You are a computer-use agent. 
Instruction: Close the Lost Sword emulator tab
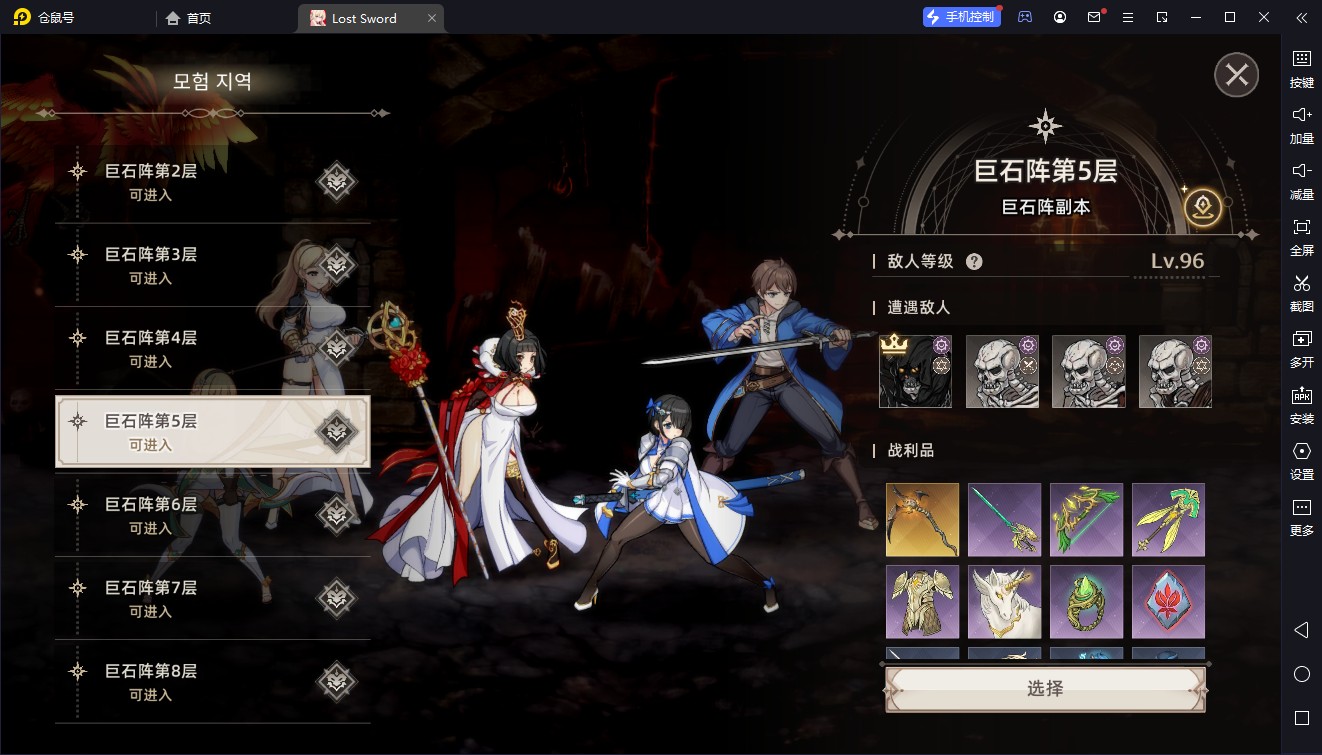(x=431, y=18)
